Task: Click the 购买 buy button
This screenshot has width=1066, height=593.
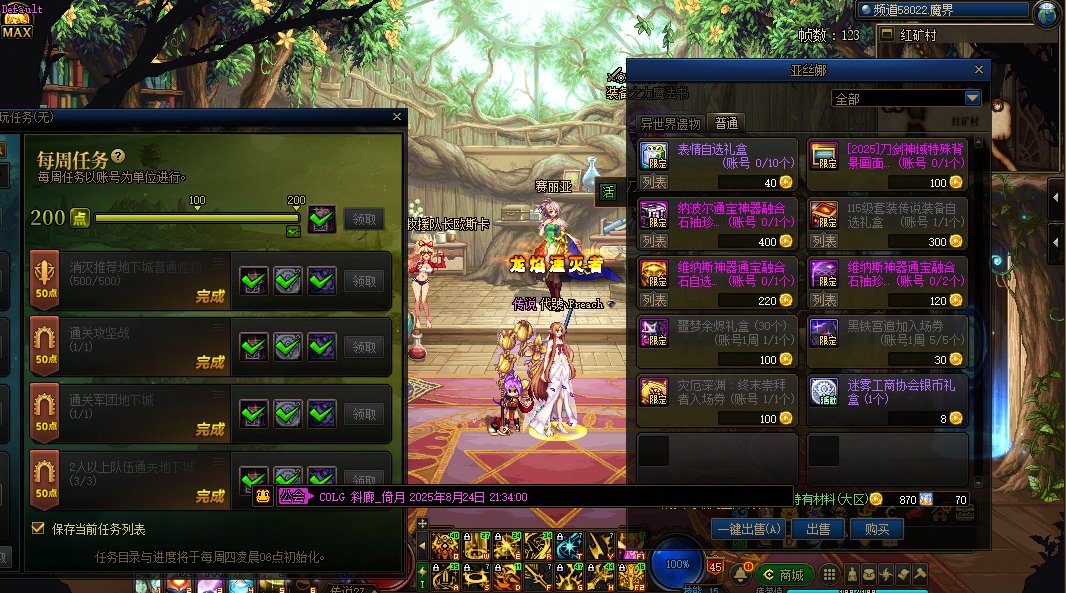Action: click(877, 529)
